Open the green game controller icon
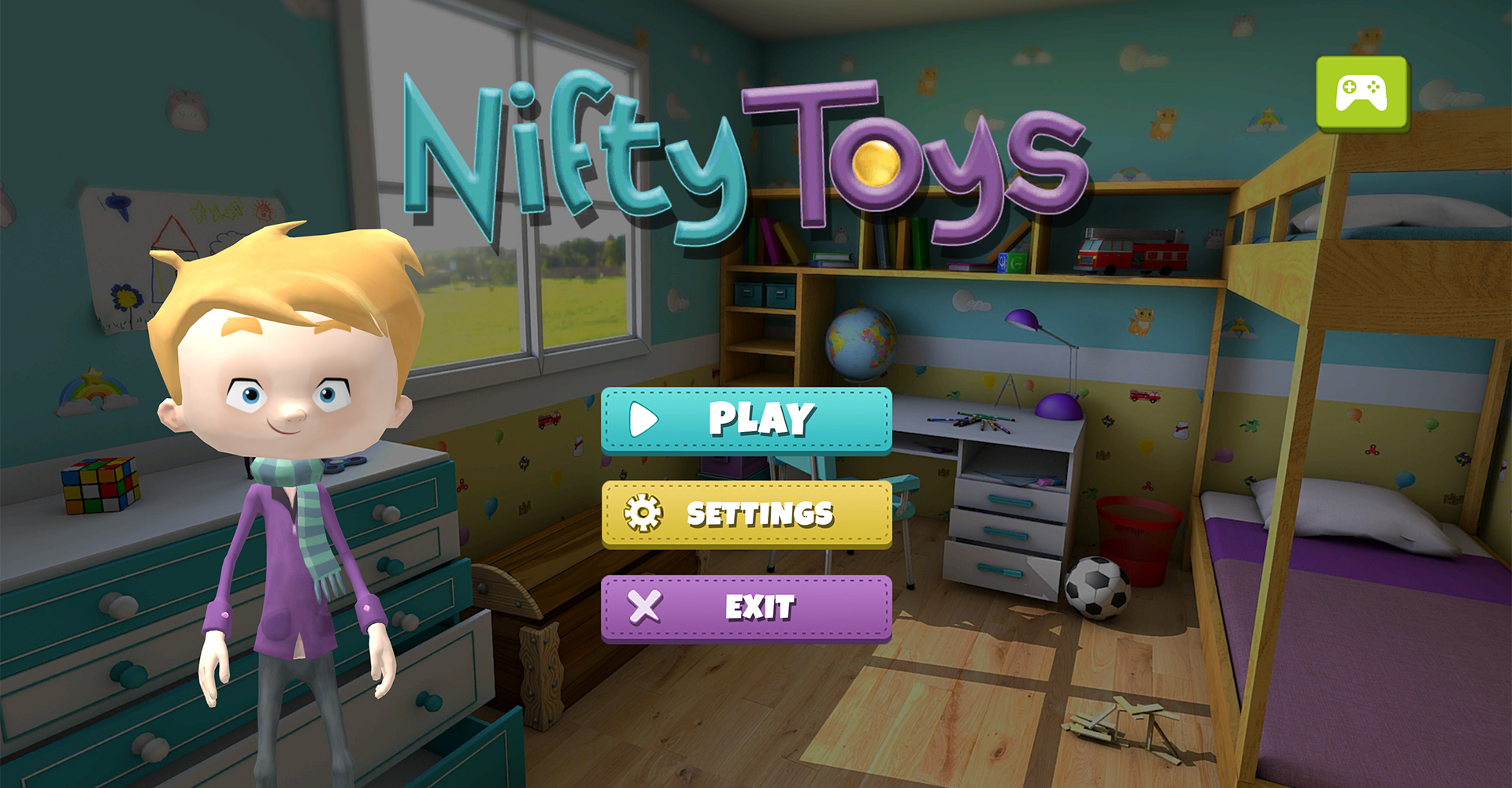Image resolution: width=1512 pixels, height=788 pixels. click(x=1362, y=93)
